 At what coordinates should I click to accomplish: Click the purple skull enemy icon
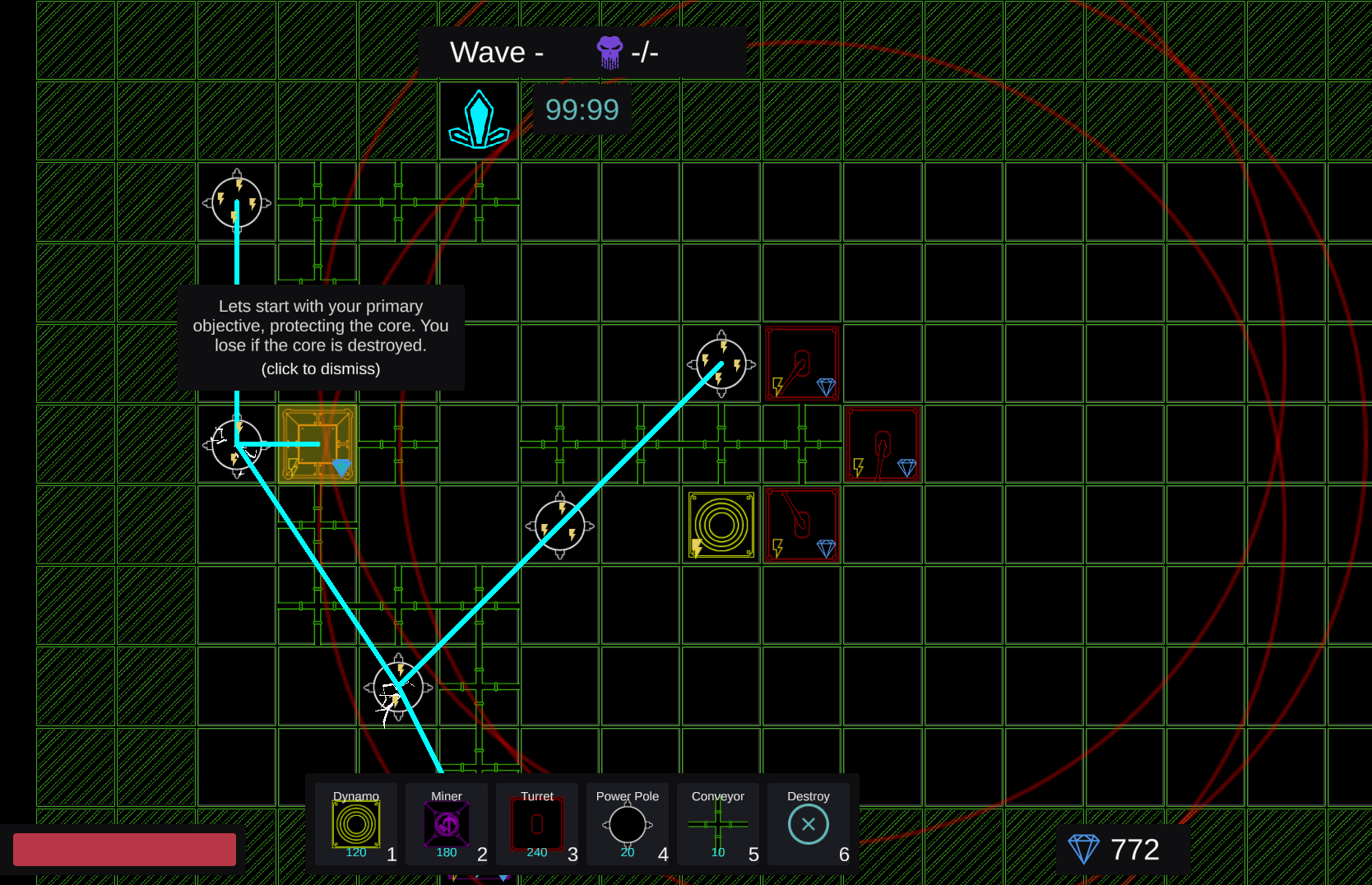[609, 51]
